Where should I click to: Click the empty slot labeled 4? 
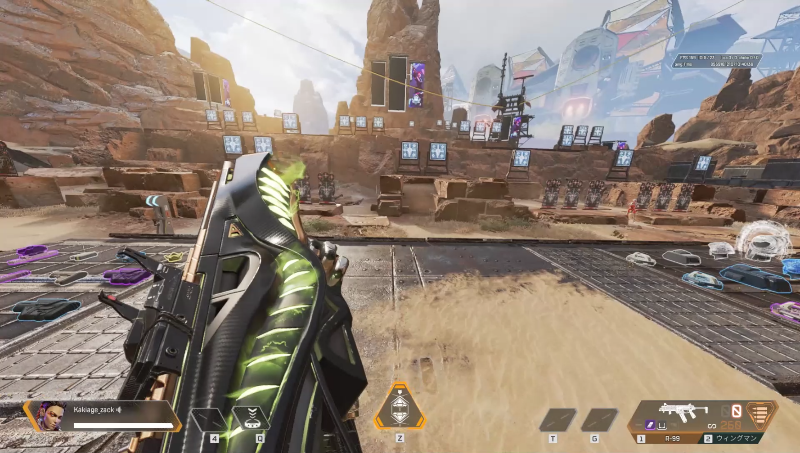208,419
